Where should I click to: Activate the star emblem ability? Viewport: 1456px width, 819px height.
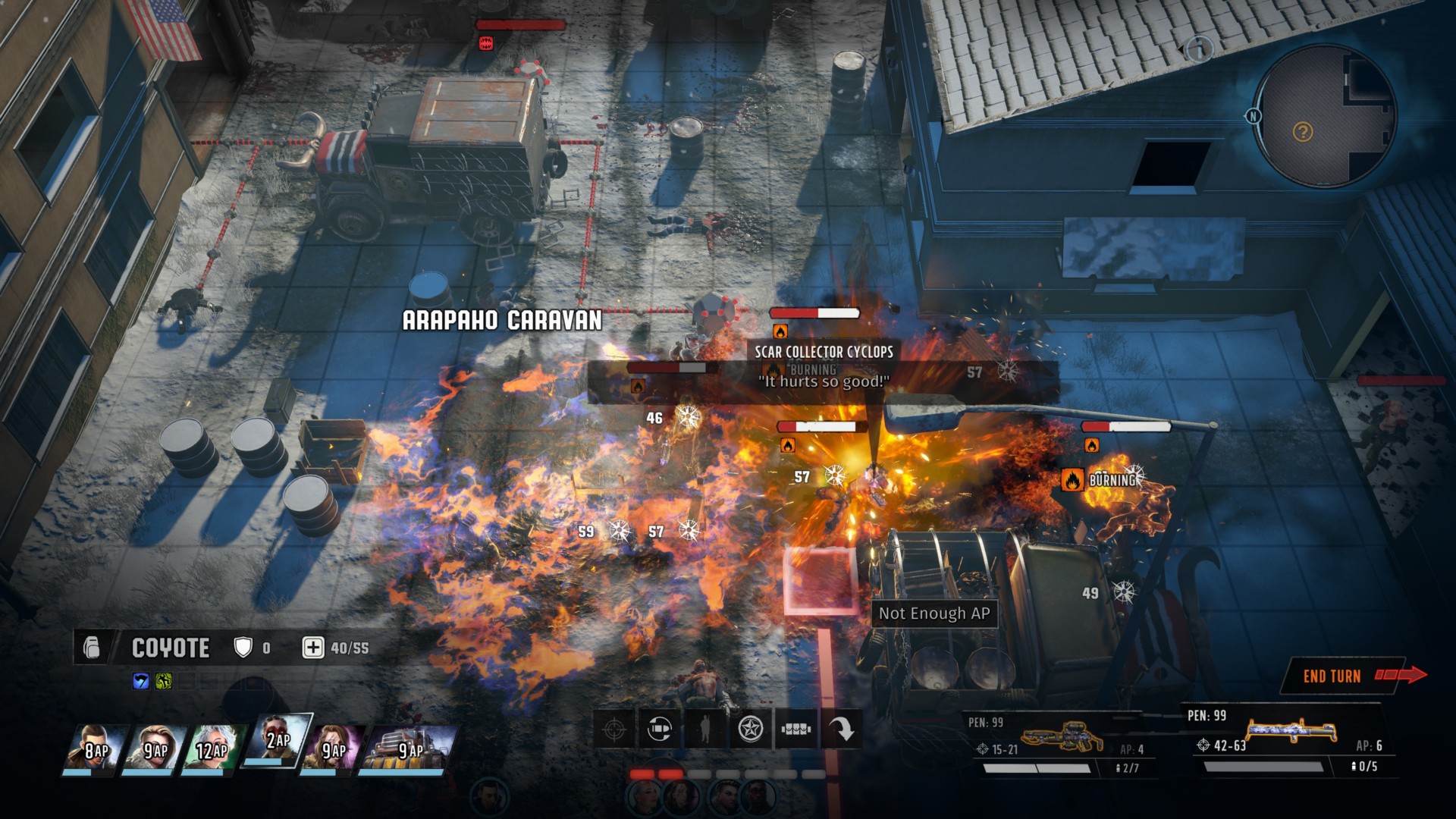751,730
